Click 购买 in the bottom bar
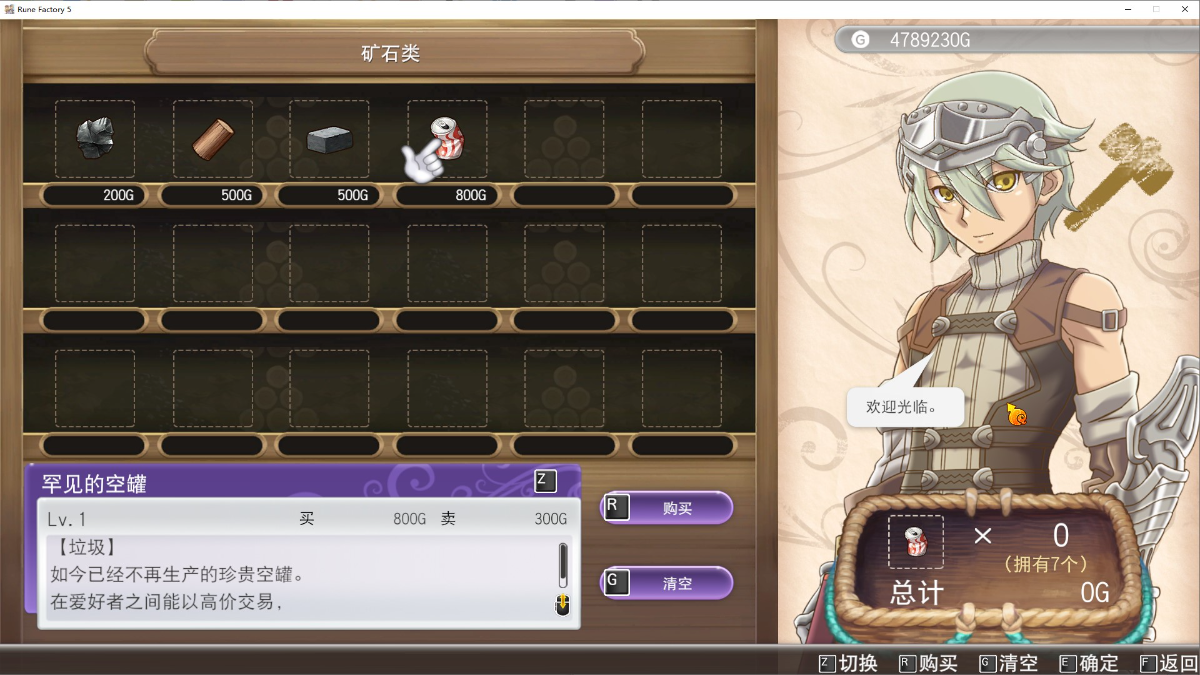The height and width of the screenshot is (675, 1200). point(928,663)
